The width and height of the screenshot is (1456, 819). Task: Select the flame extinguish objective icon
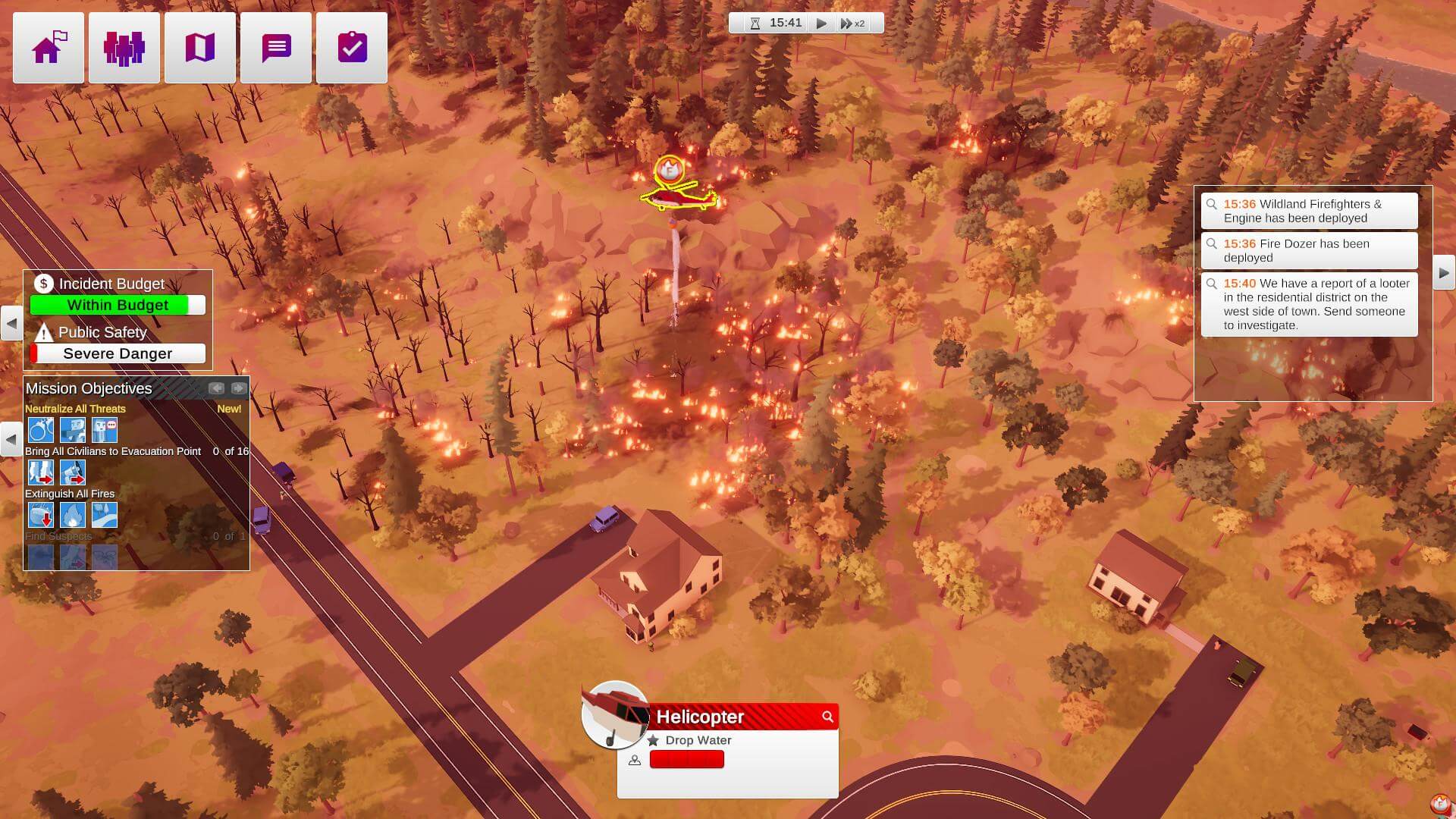click(73, 515)
